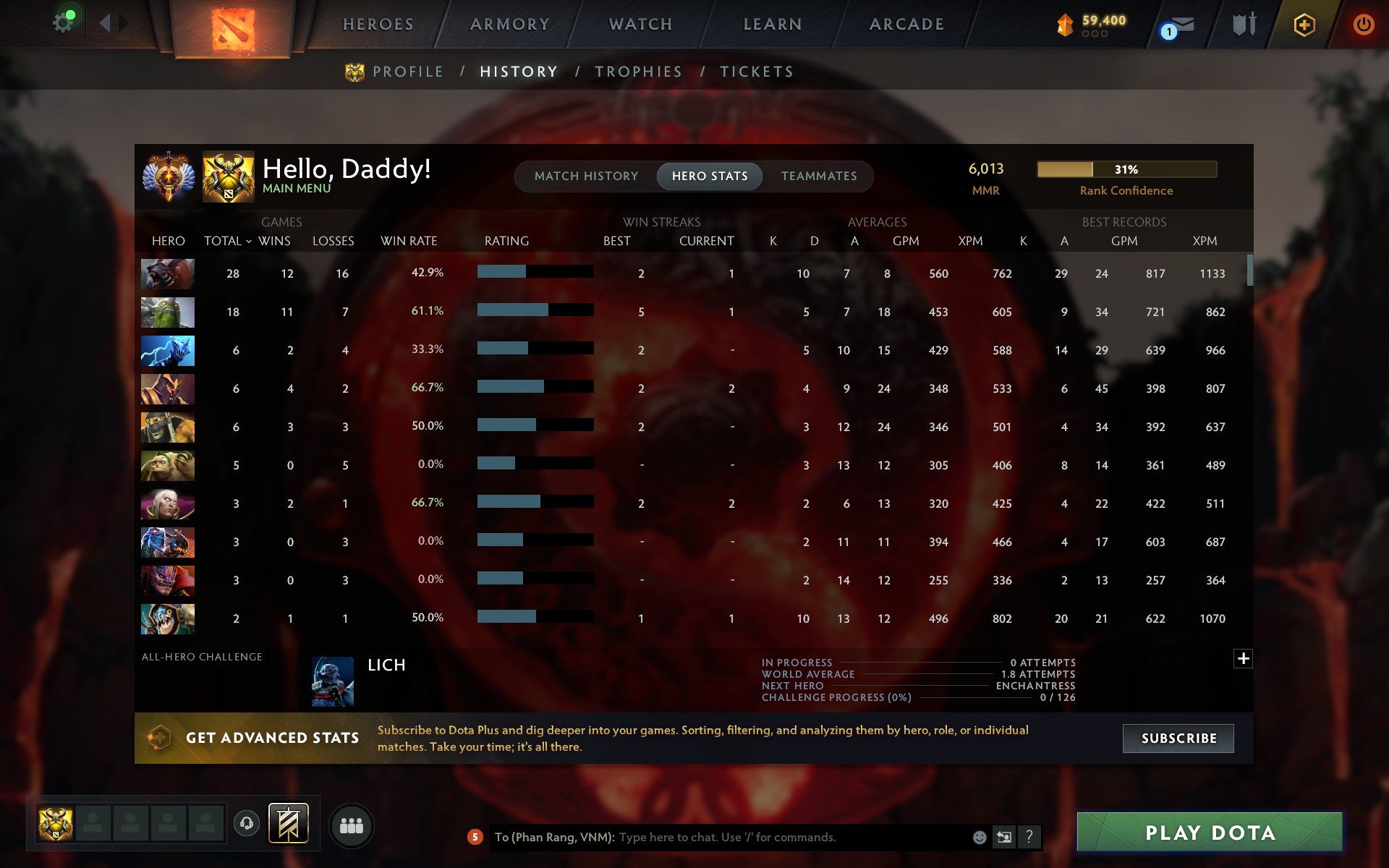The image size is (1389, 868).
Task: Switch to the Match History tab
Action: (586, 176)
